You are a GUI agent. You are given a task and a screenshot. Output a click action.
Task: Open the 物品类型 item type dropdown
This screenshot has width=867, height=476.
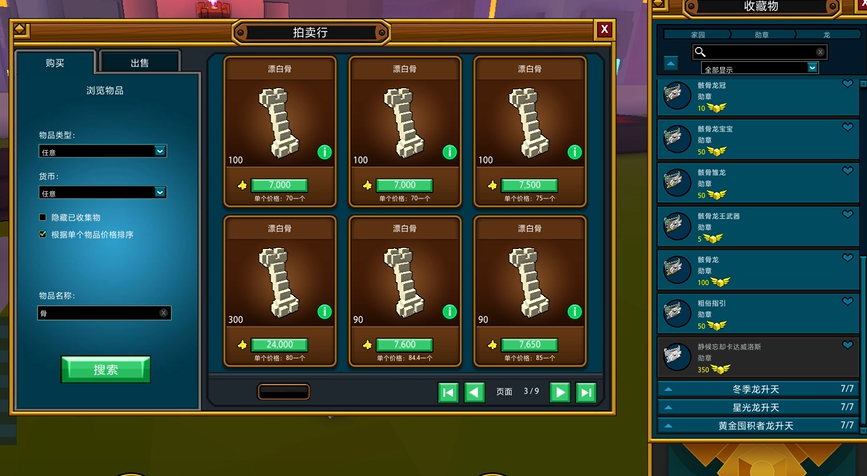coord(102,151)
